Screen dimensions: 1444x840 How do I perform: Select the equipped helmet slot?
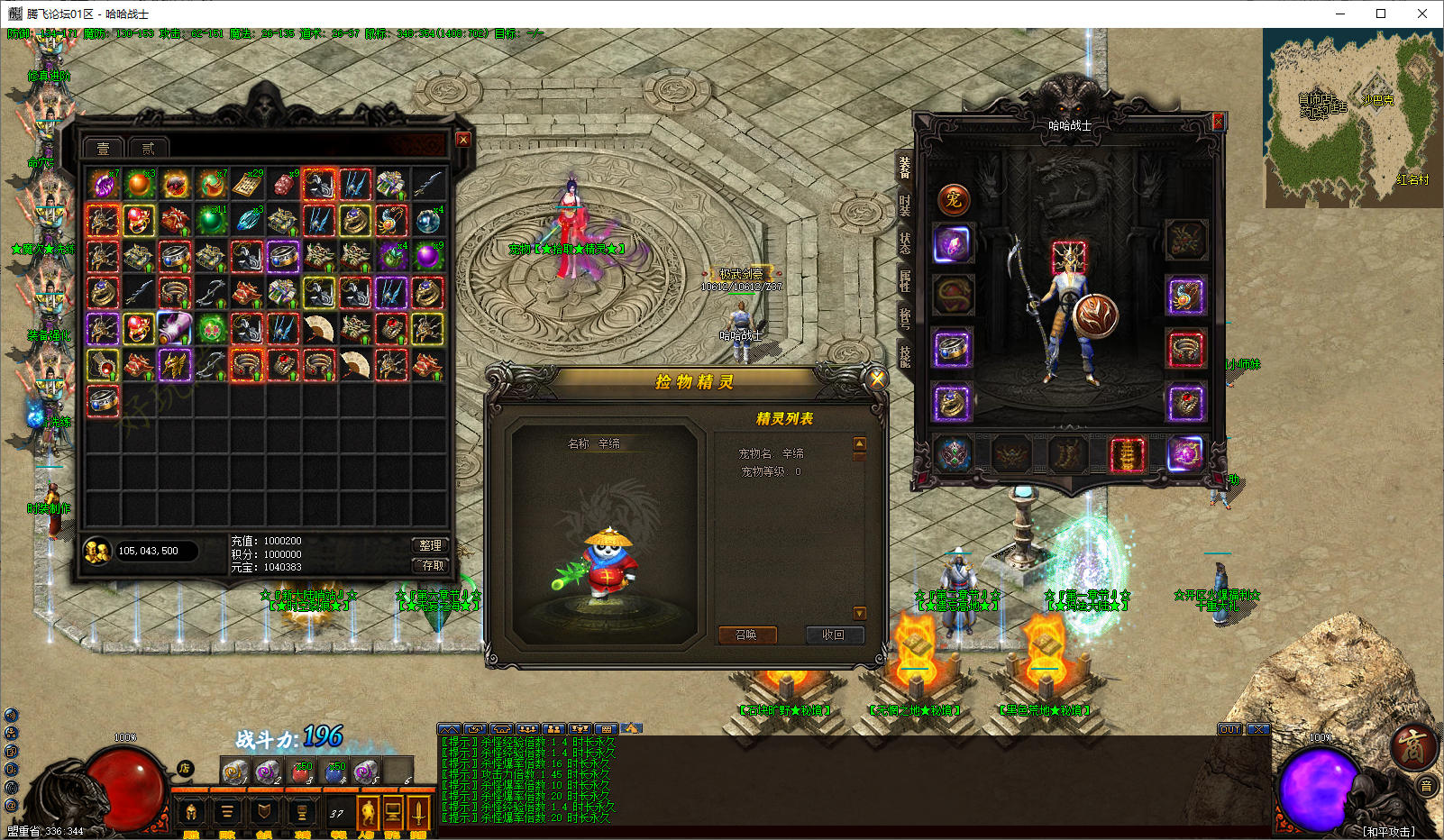1069,256
